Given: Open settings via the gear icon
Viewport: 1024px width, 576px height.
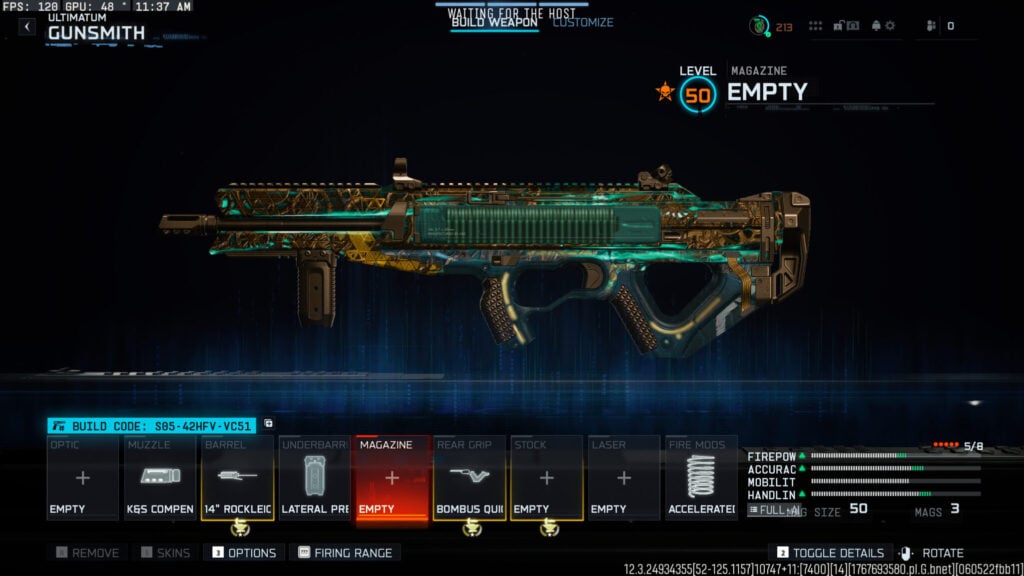Looking at the screenshot, I should (x=890, y=26).
